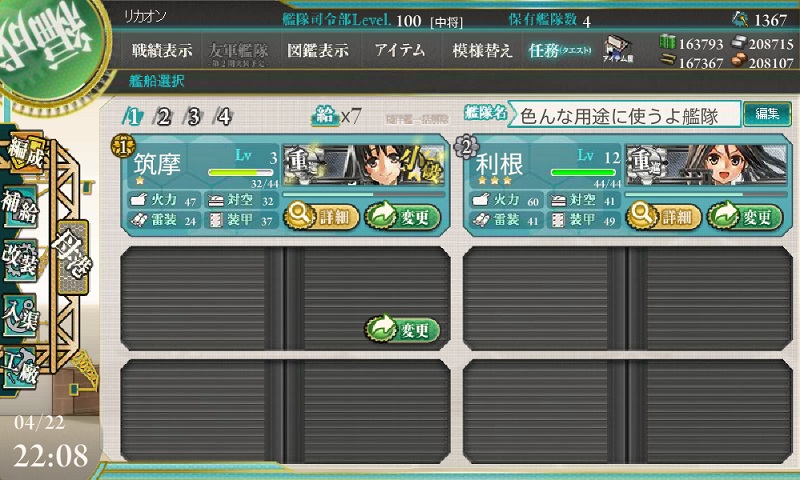The width and height of the screenshot is (800, 480).
Task: Select the fleet name text field
Action: [625, 115]
